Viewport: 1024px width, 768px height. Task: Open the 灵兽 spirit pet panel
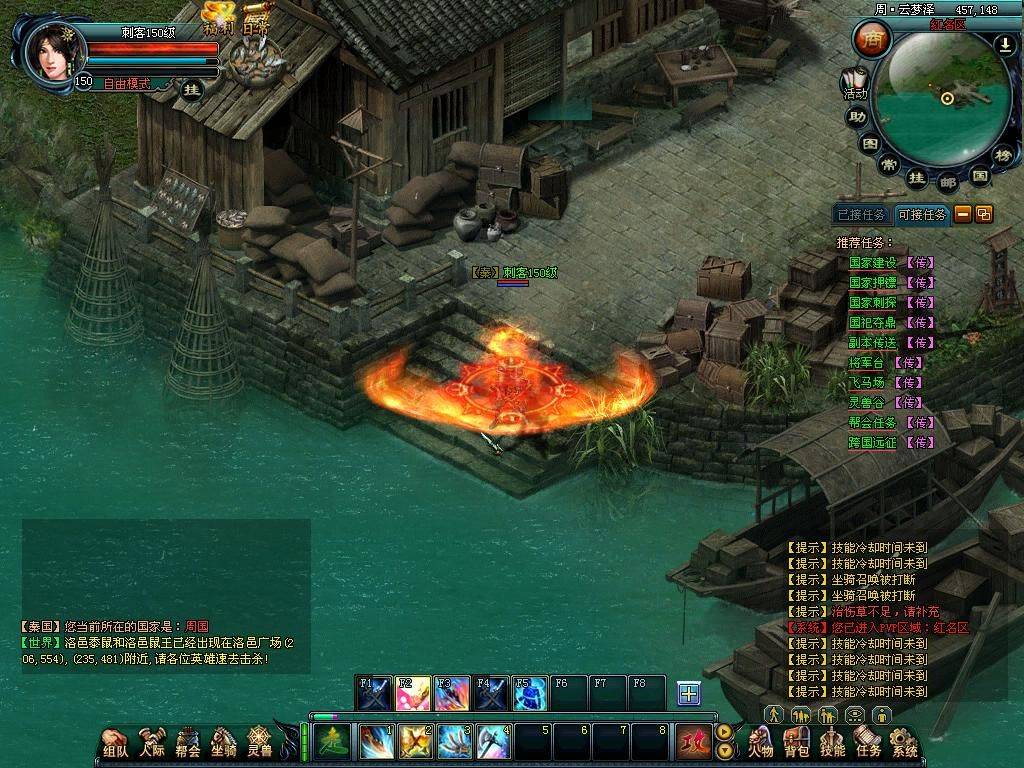(260, 743)
